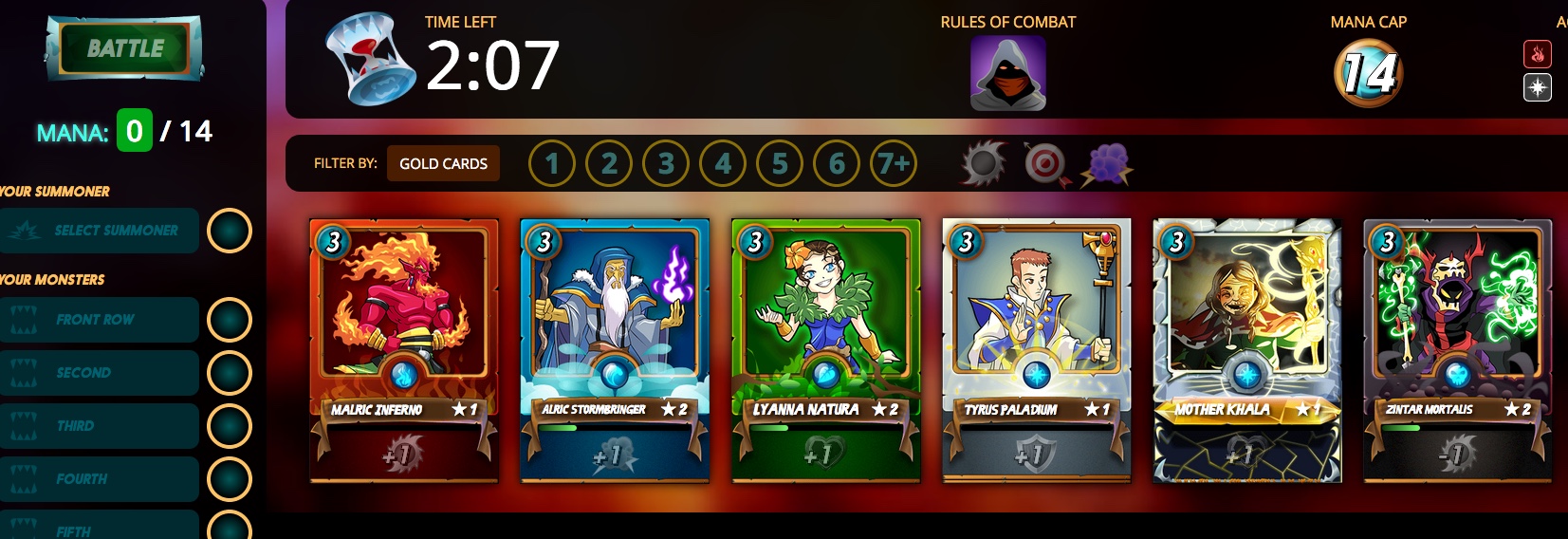Viewport: 1568px width, 539px height.
Task: Select the Malric Inferno summoner card
Action: click(404, 351)
